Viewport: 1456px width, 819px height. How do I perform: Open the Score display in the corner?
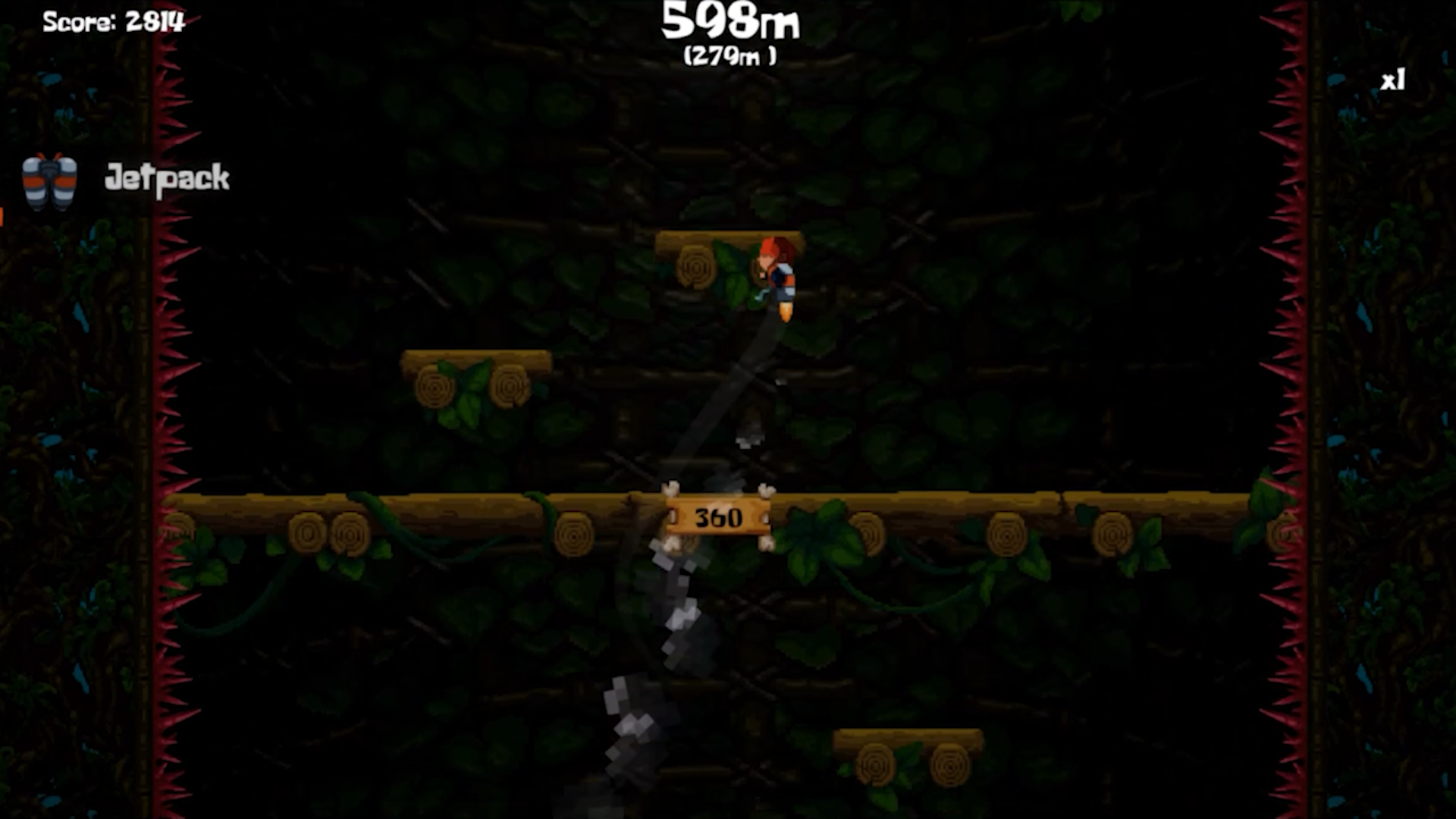[x=115, y=20]
